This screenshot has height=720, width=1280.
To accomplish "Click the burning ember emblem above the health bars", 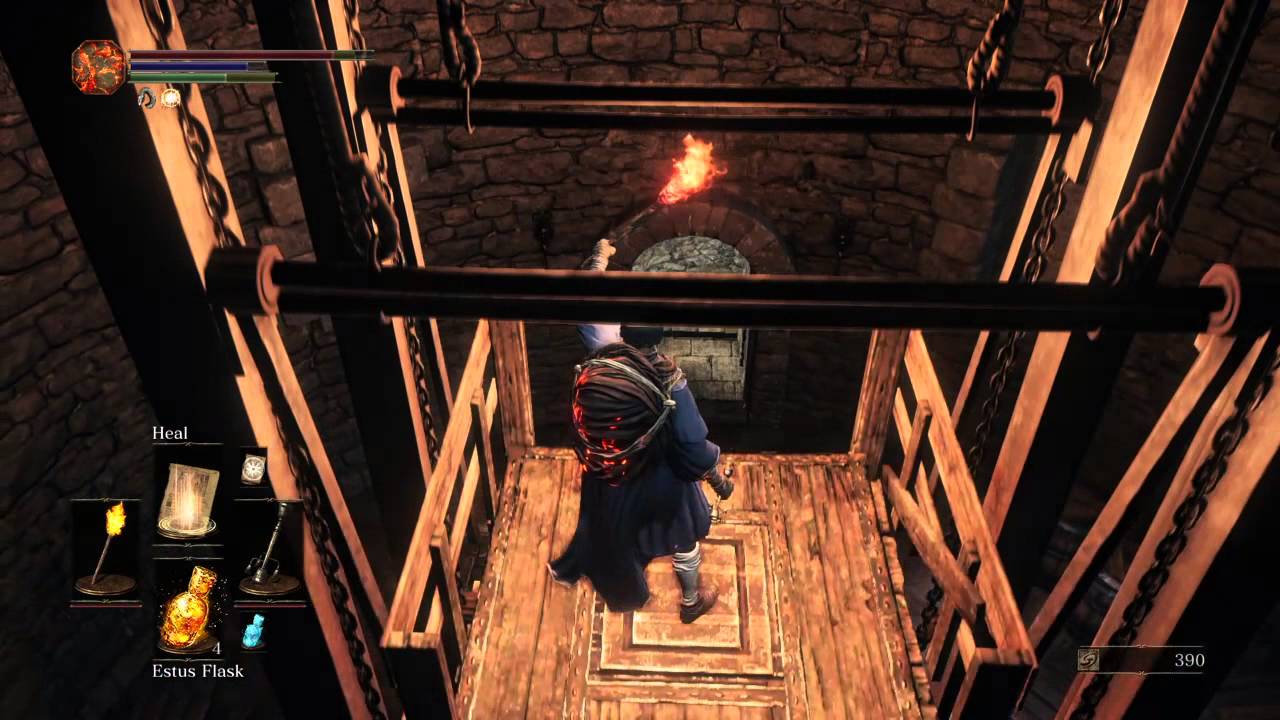I will pyautogui.click(x=97, y=66).
